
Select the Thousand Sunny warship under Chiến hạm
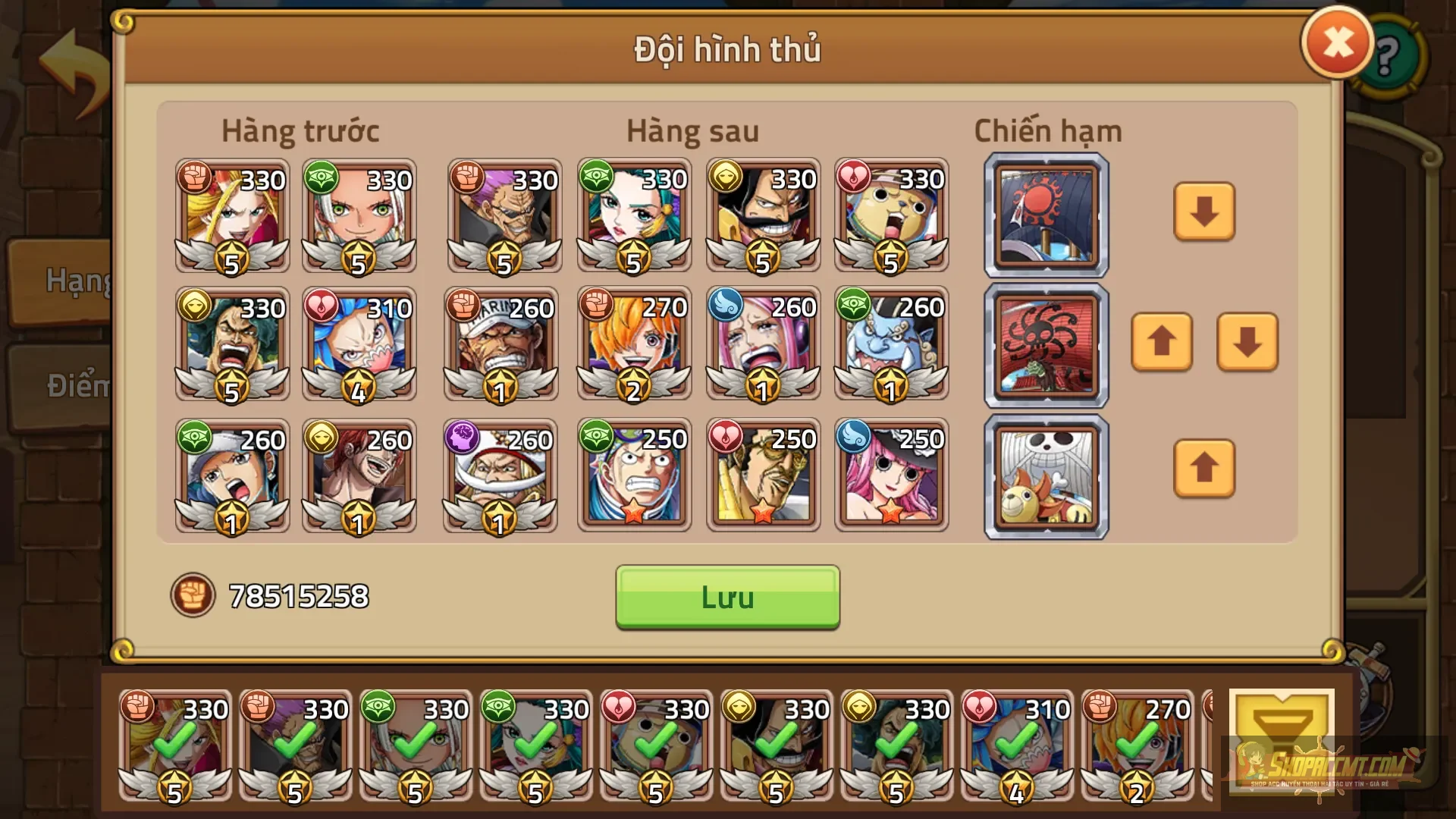[1045, 478]
